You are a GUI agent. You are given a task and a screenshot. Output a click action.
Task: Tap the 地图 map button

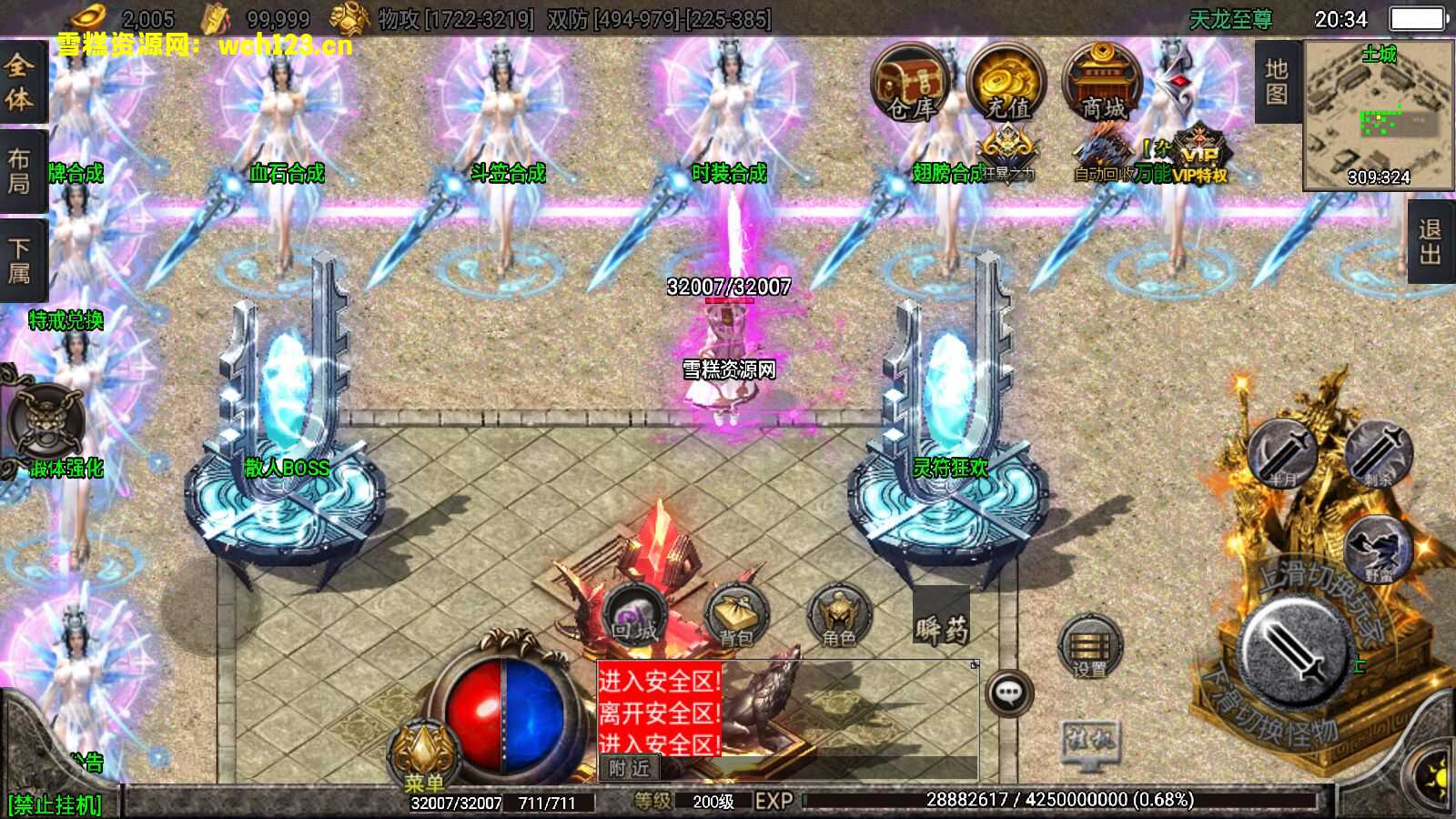(1277, 82)
